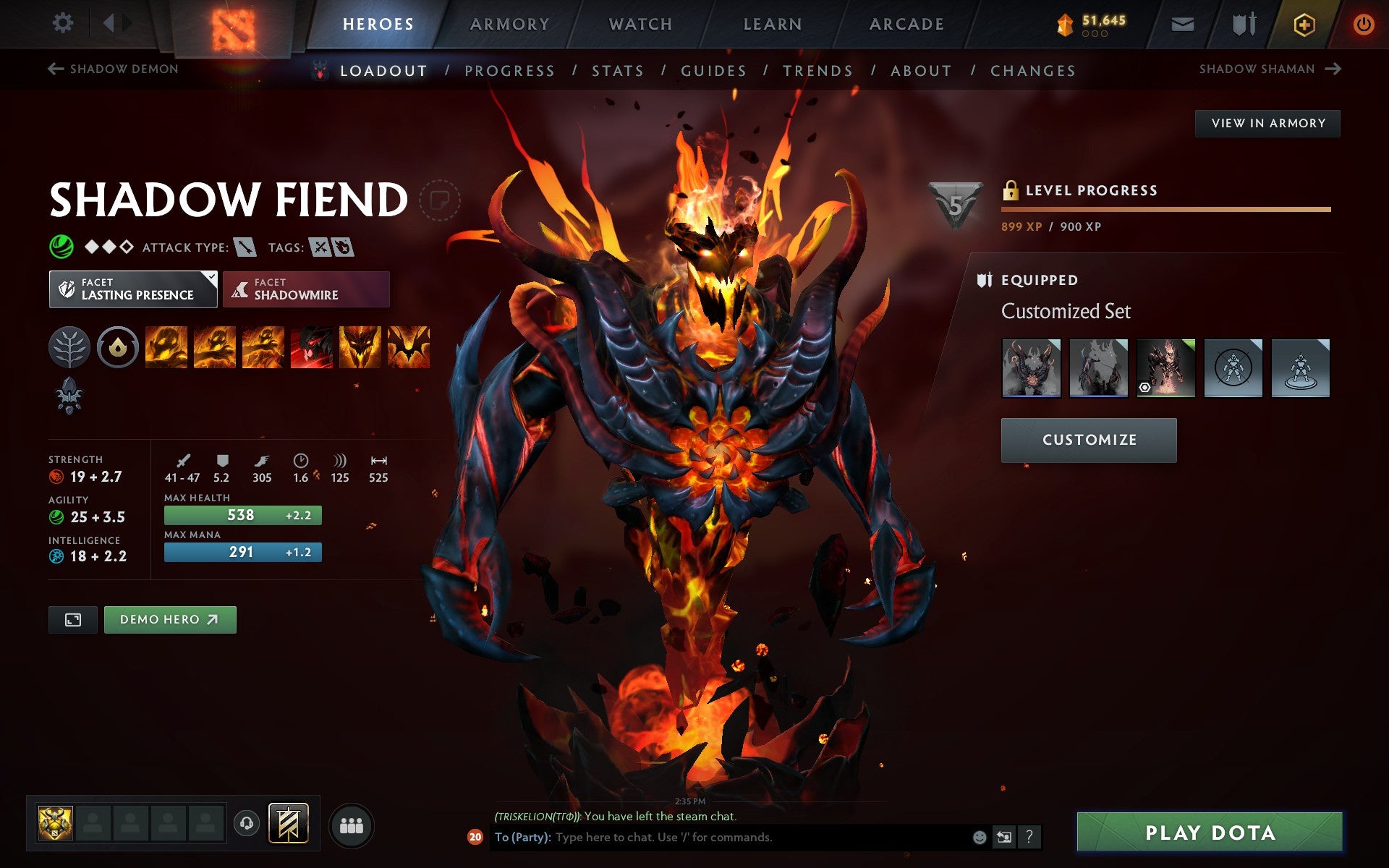The width and height of the screenshot is (1389, 868).
Task: Click the headset voice chat icon
Action: tap(246, 822)
